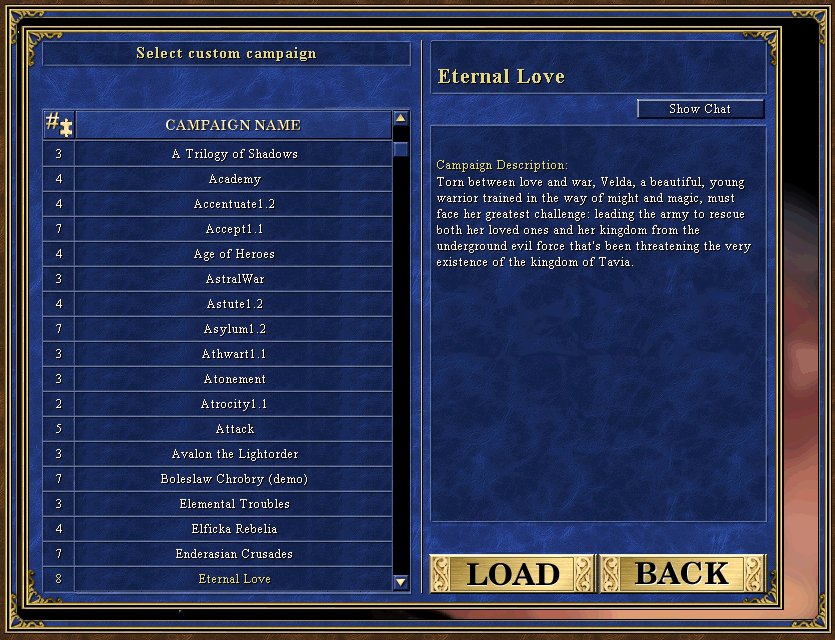Screen dimensions: 835x640
Task: Select Avalon the Lightorder campaign
Action: tap(234, 454)
